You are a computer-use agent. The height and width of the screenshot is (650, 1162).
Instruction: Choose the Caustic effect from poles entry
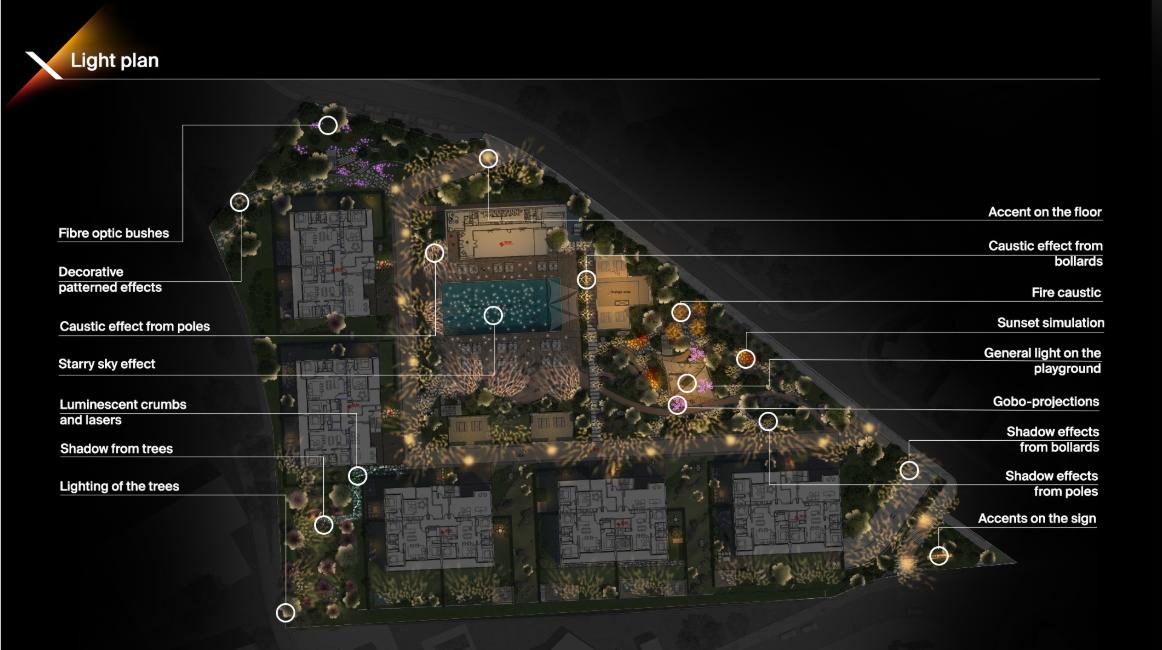(x=134, y=327)
